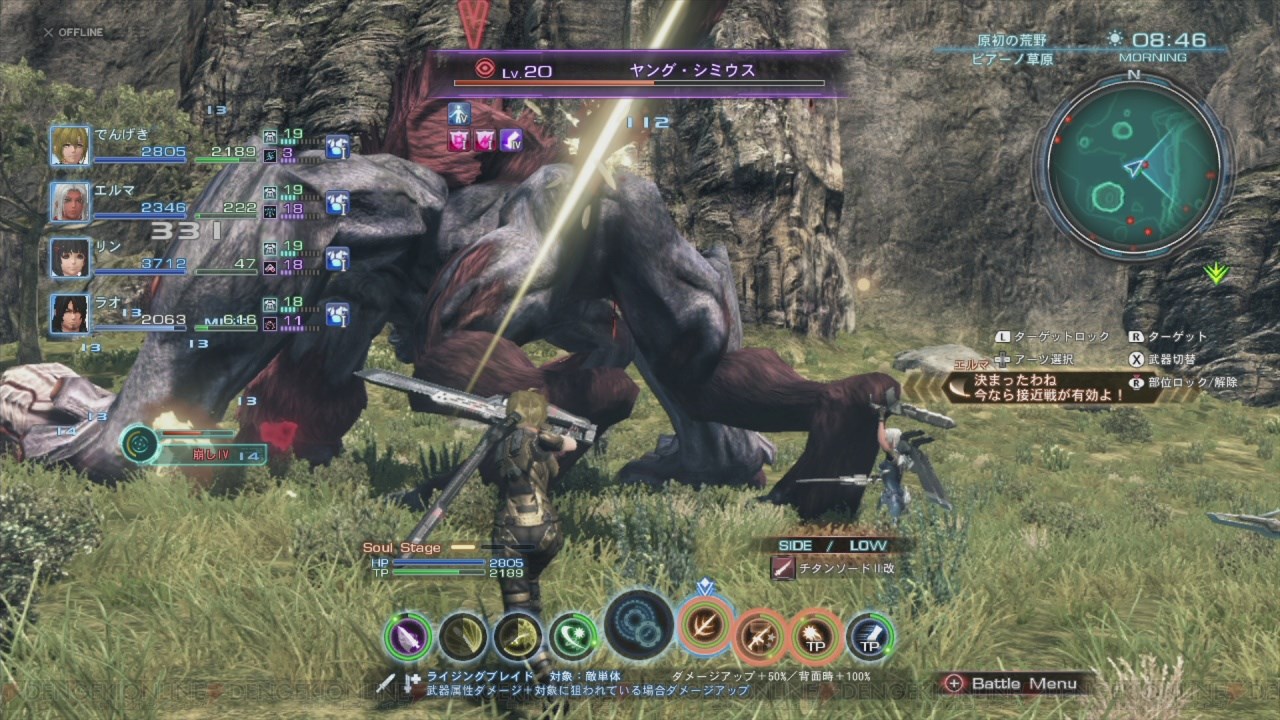Choose エルマ's party portrait
This screenshot has width=1280, height=720.
(70, 202)
